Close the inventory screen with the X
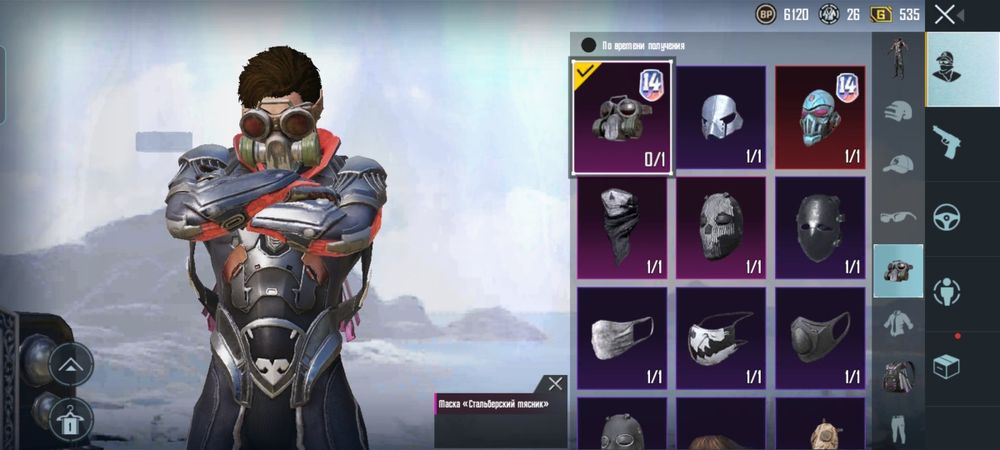1000x450 pixels. click(x=945, y=14)
